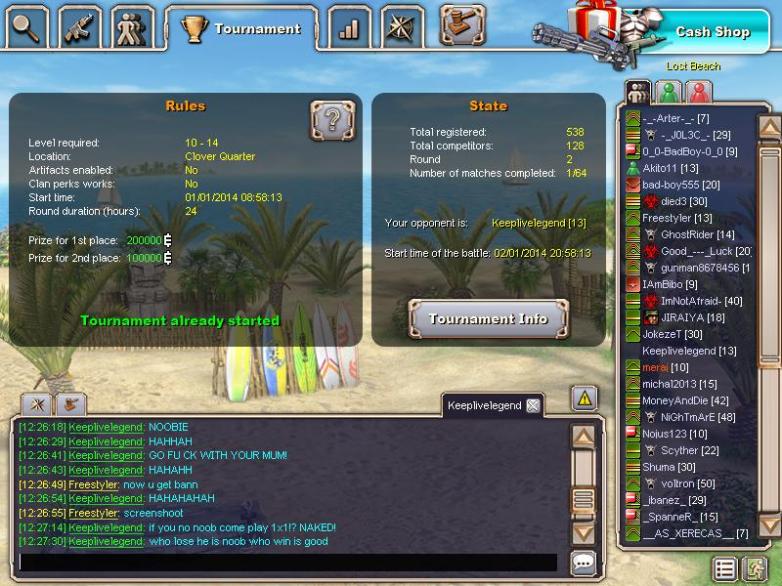Click the speech bubble send chat button

[x=584, y=562]
